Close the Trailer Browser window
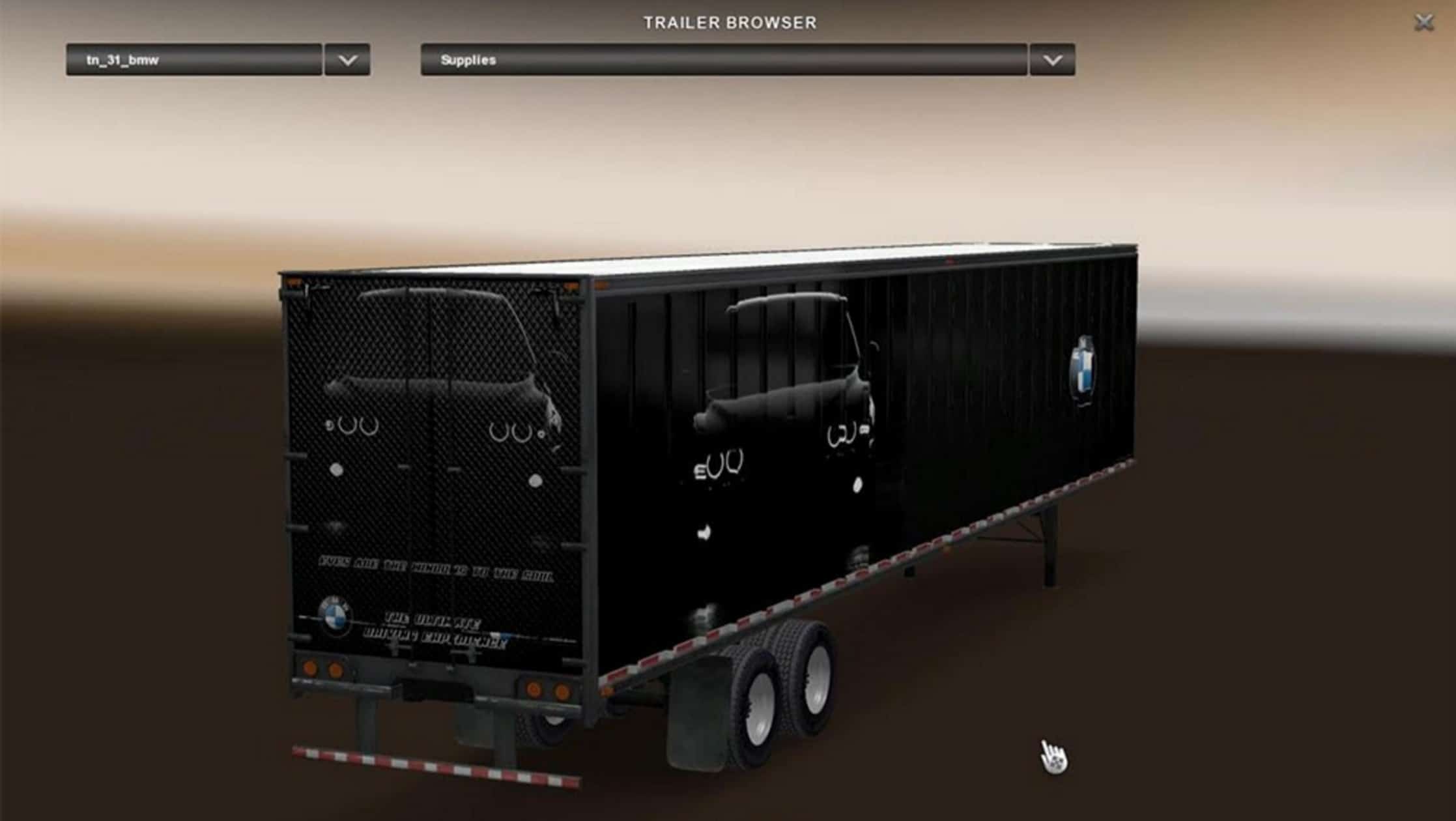The image size is (1456, 821). tap(1424, 23)
